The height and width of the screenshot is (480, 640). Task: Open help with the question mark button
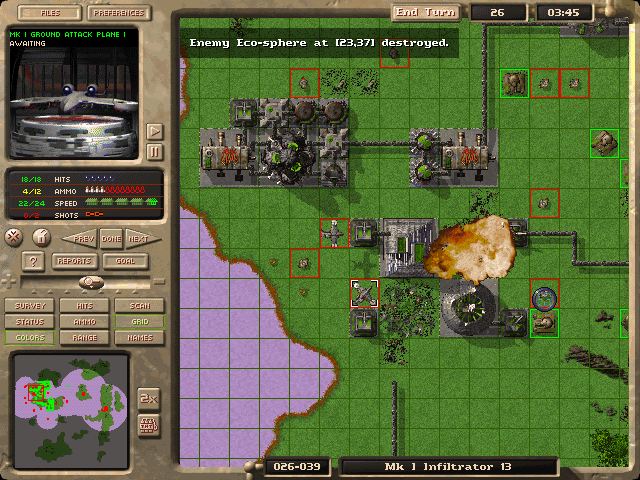click(32, 261)
